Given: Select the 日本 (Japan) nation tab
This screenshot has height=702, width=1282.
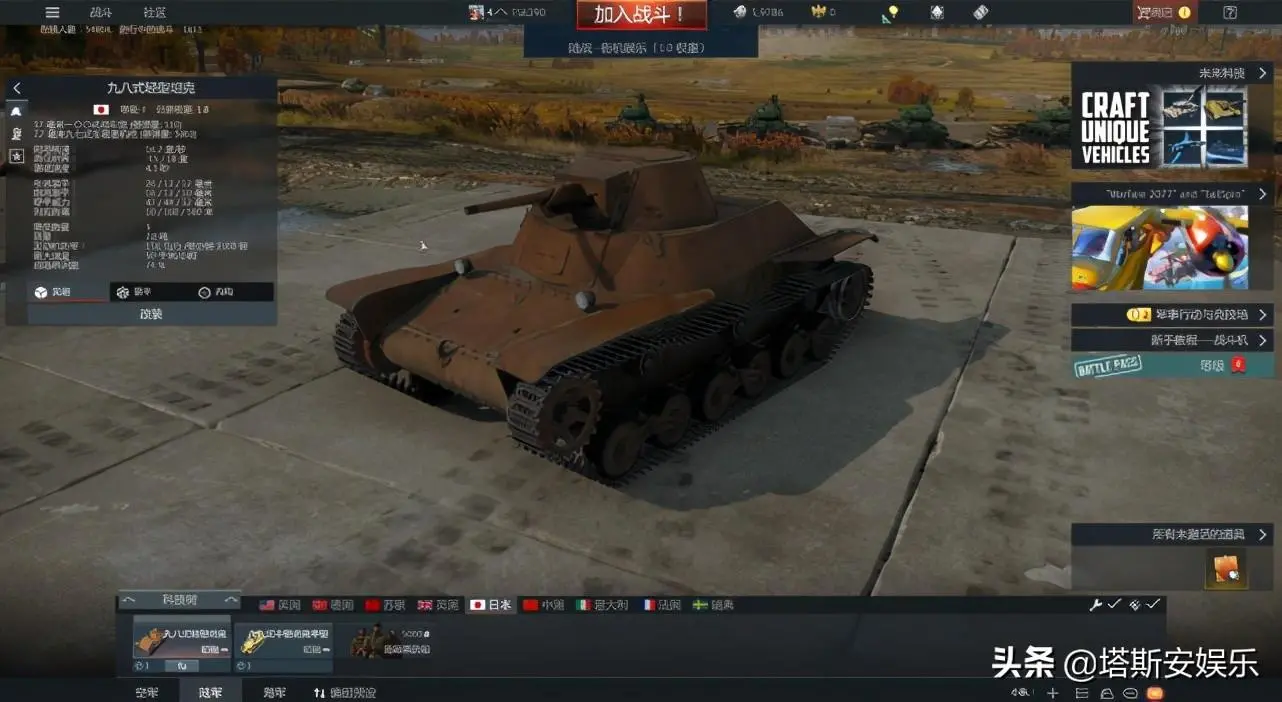Looking at the screenshot, I should point(491,605).
